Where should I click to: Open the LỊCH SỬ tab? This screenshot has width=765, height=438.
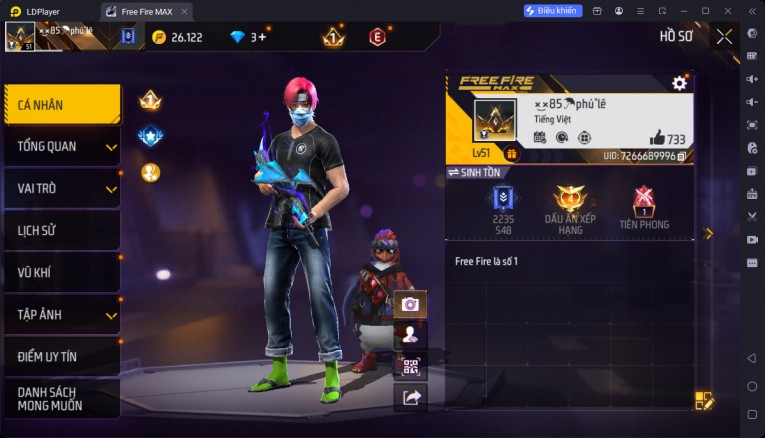click(62, 230)
